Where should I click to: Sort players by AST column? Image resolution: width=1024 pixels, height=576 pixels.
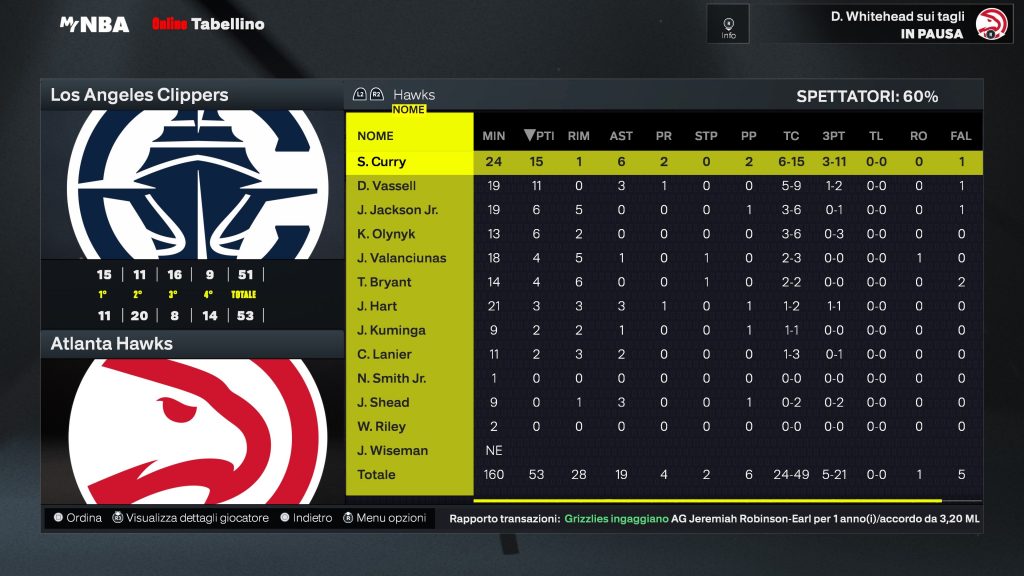coord(621,136)
